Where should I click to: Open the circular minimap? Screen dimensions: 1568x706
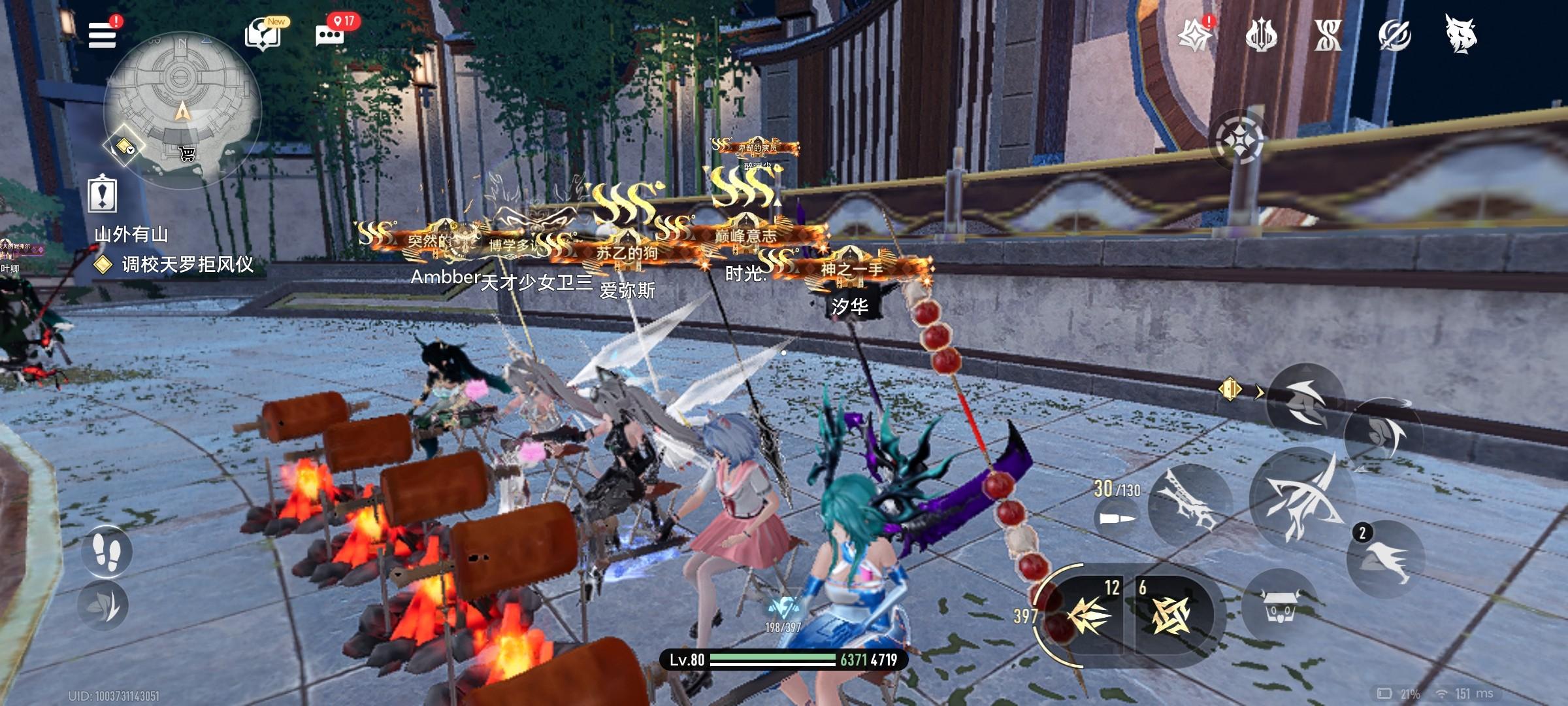click(x=182, y=108)
